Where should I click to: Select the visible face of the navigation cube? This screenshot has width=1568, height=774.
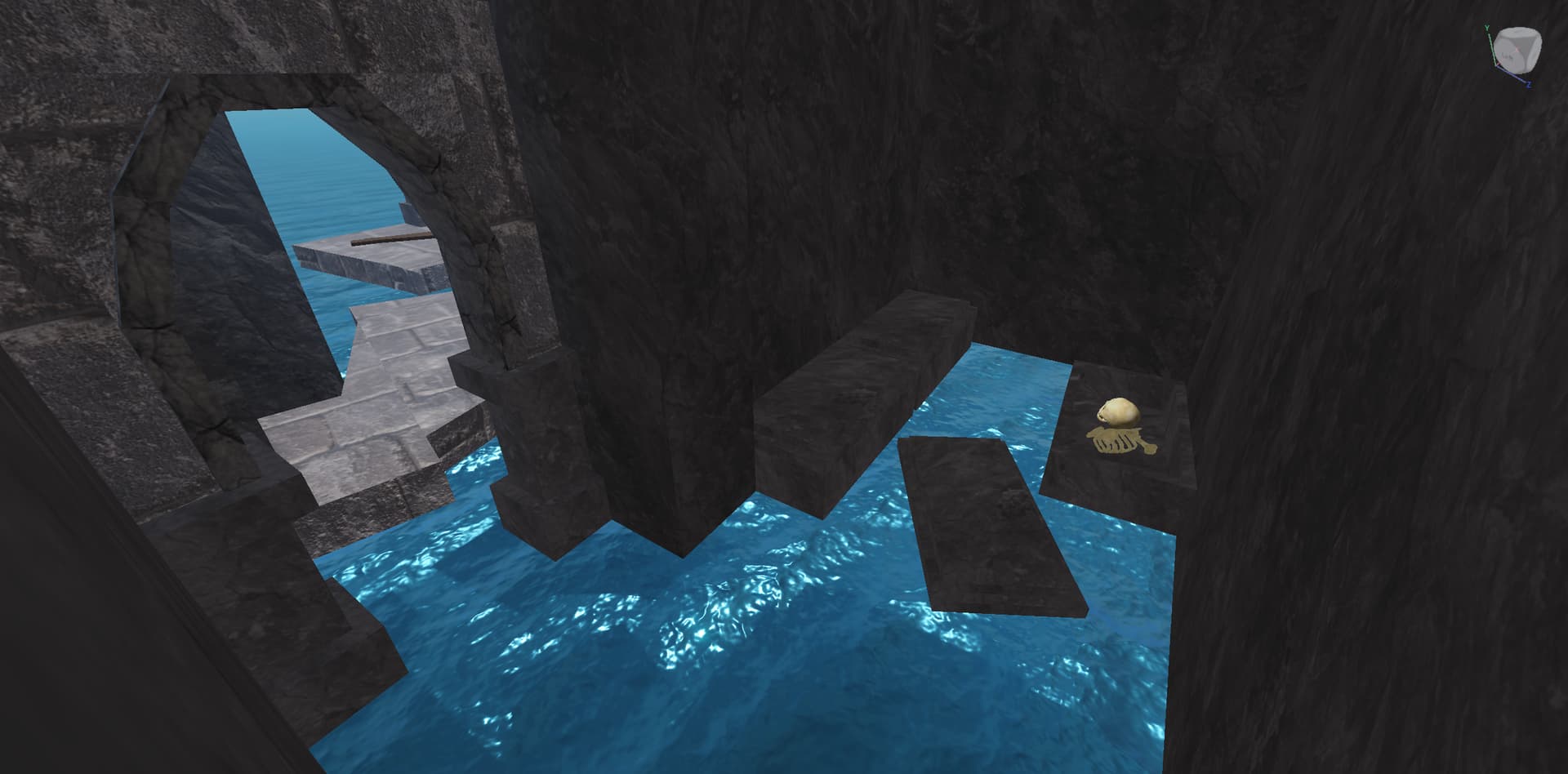1507,56
